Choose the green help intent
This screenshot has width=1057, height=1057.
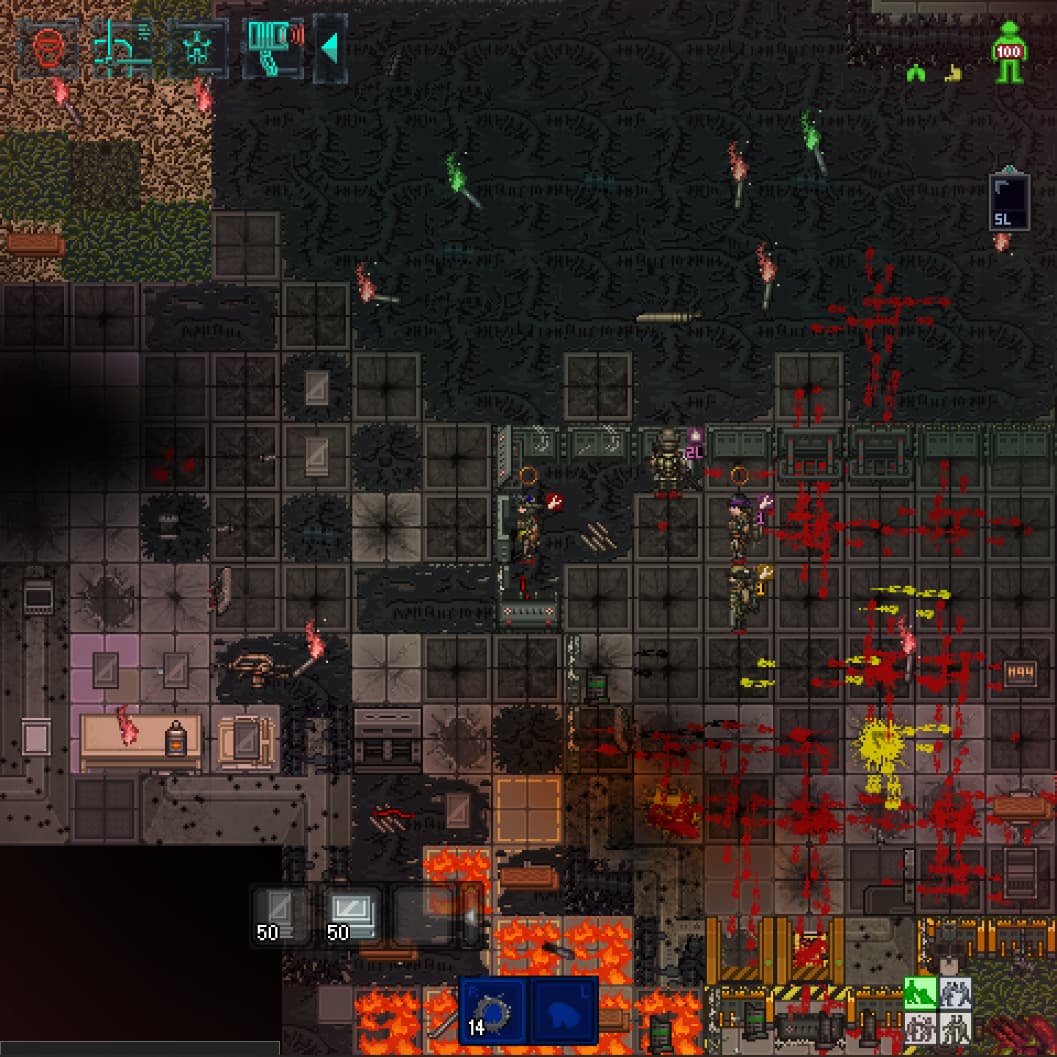tap(920, 994)
